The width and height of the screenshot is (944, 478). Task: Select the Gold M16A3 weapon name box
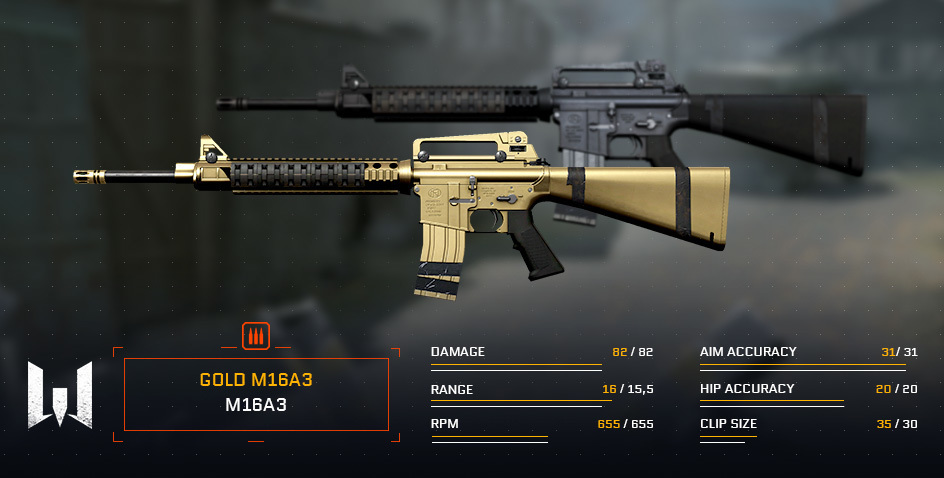(x=256, y=394)
